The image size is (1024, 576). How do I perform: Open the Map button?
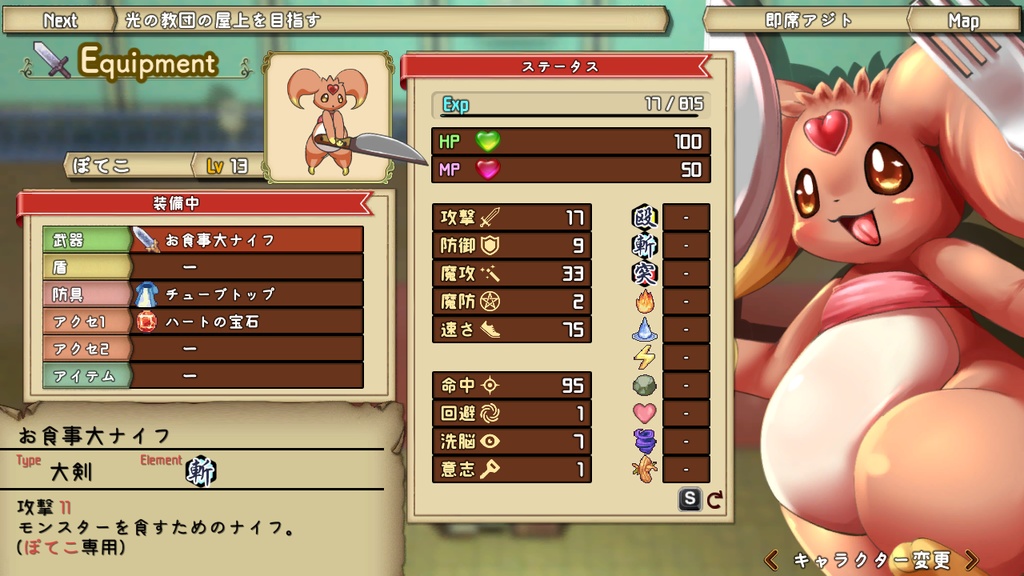click(x=963, y=21)
